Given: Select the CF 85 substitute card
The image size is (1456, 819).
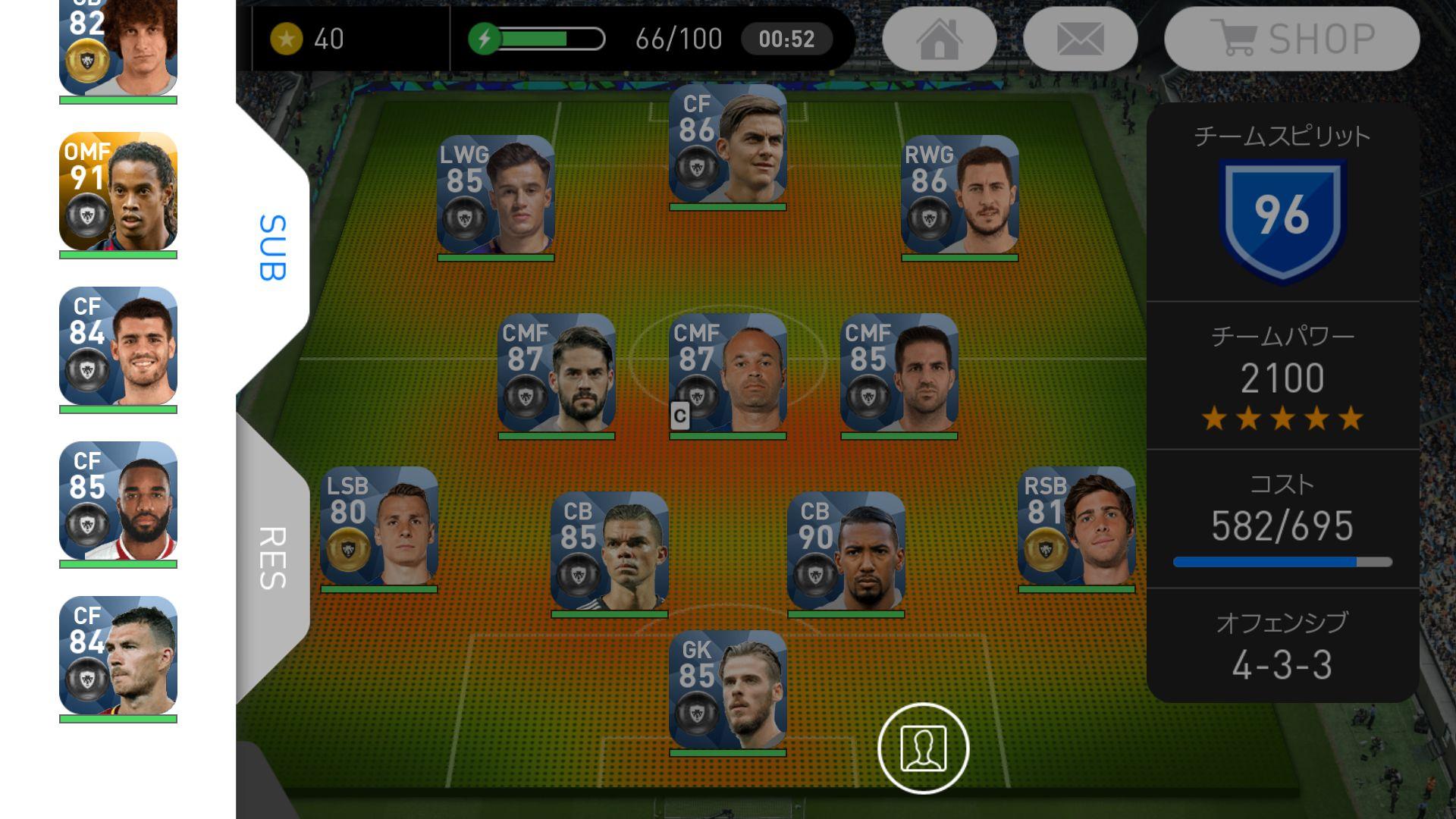Looking at the screenshot, I should click(118, 501).
